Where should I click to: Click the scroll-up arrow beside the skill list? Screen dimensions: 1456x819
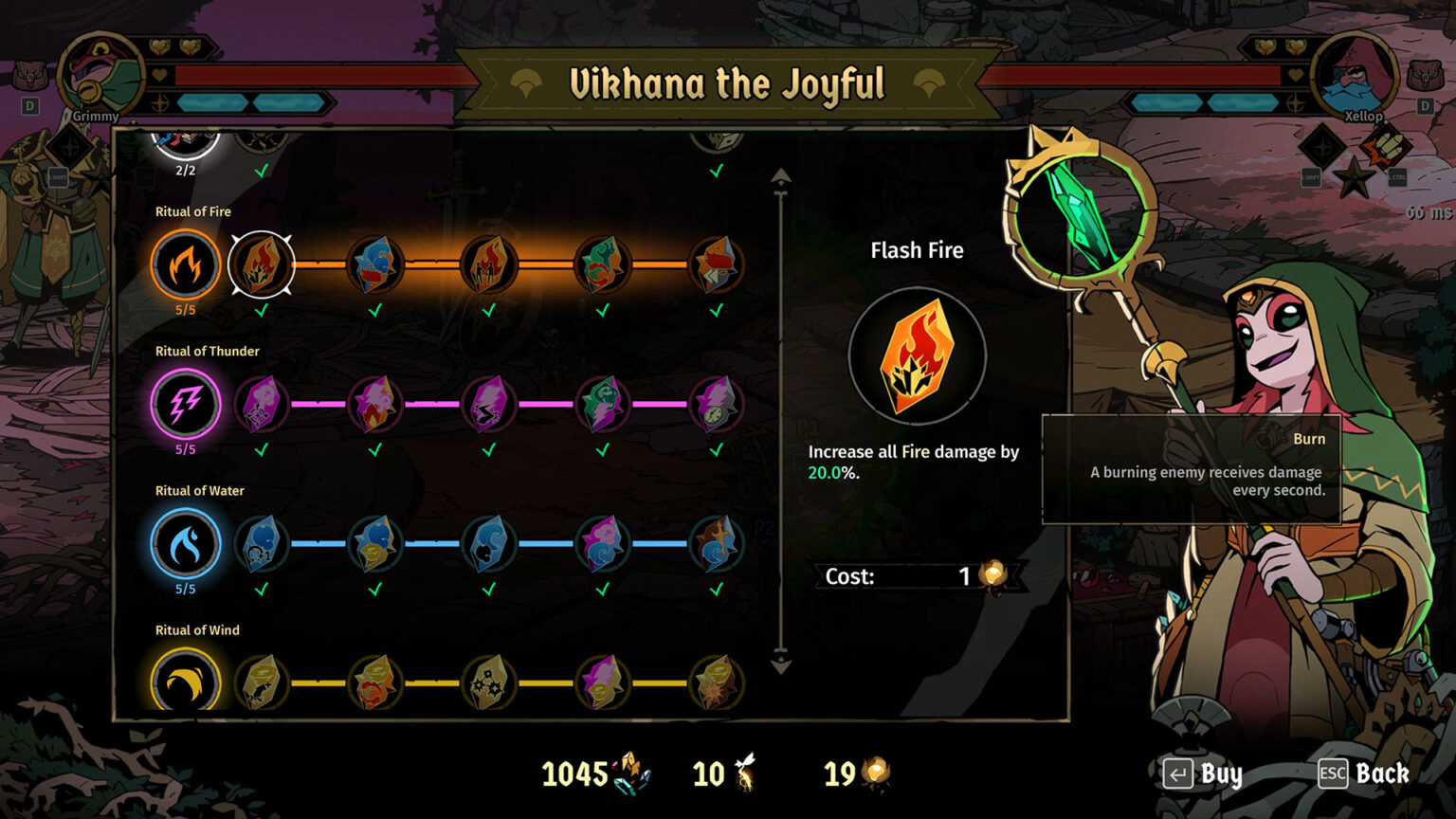point(780,175)
